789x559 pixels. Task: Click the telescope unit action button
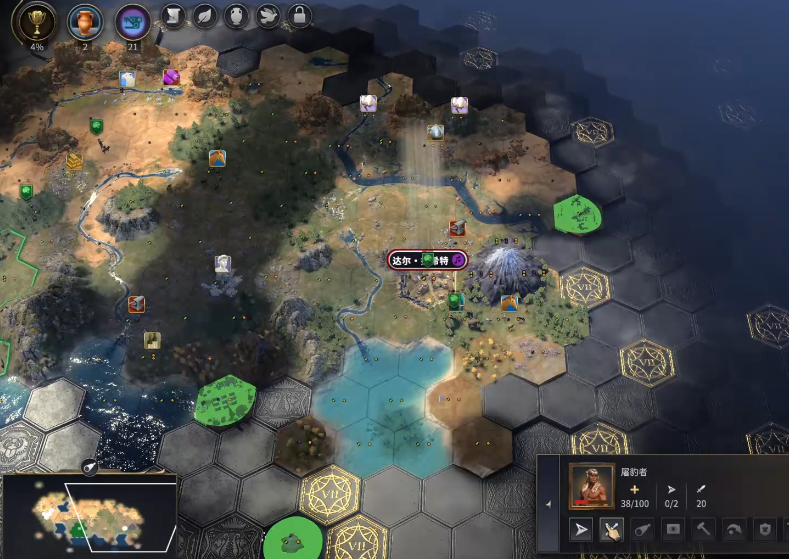click(644, 529)
